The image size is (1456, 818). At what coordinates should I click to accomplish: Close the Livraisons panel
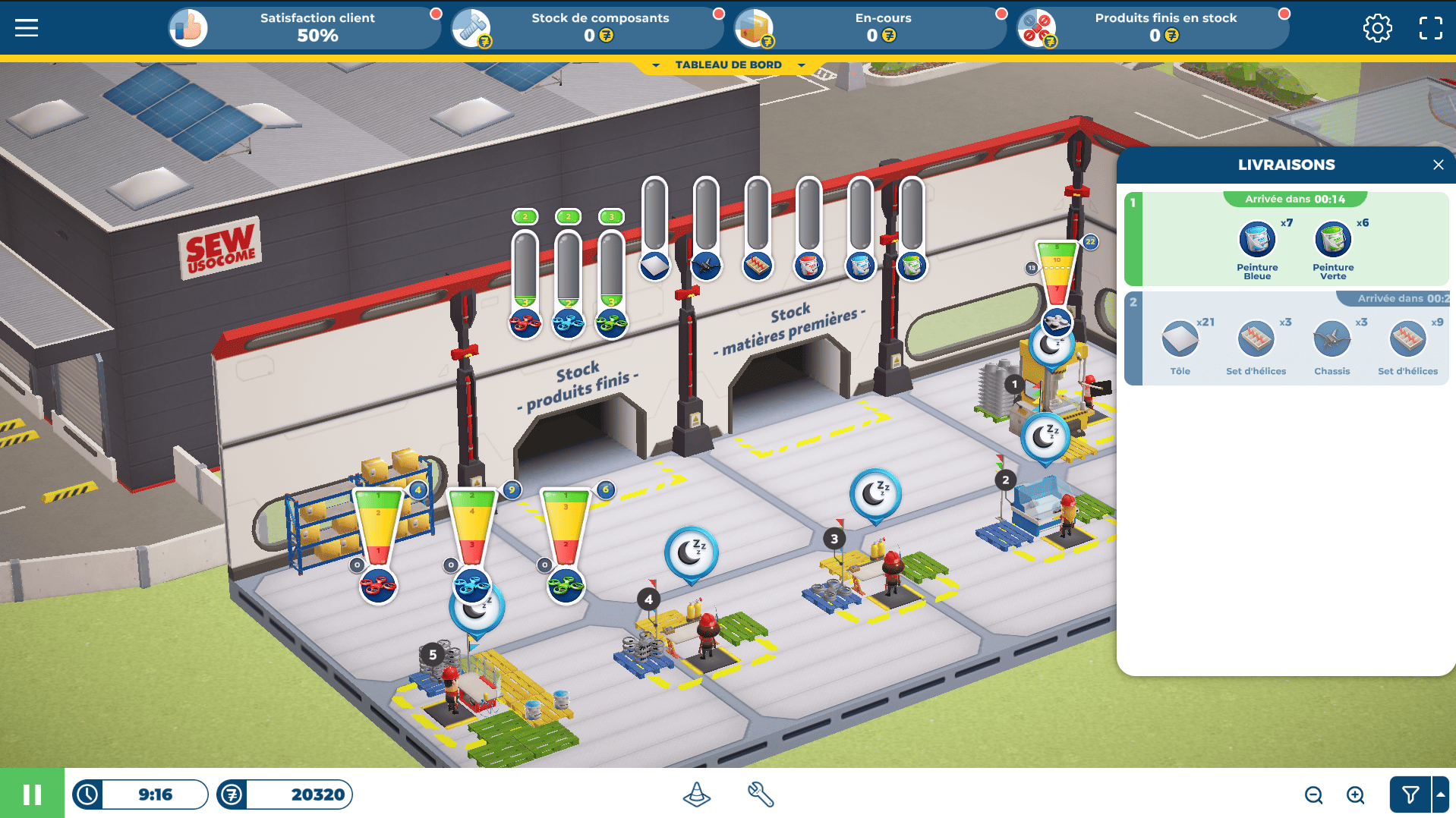1438,165
